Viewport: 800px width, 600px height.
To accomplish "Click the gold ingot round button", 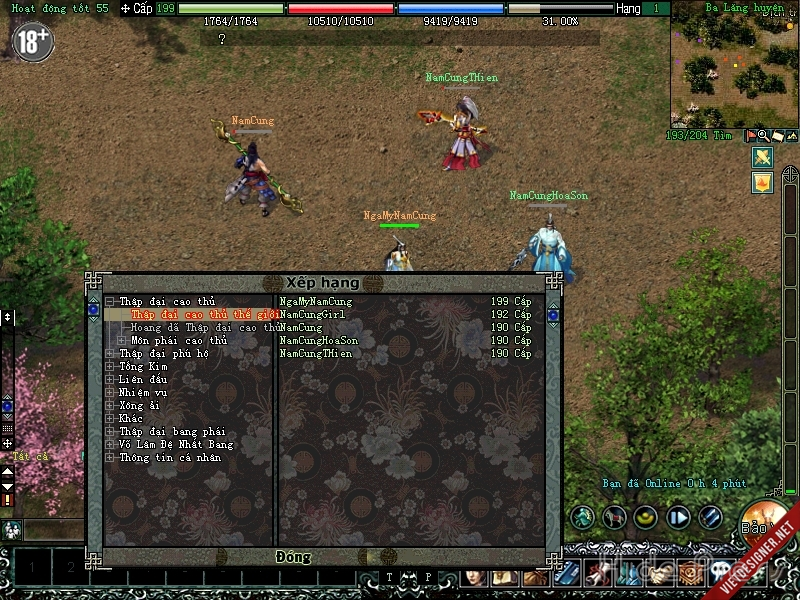I will 647,517.
